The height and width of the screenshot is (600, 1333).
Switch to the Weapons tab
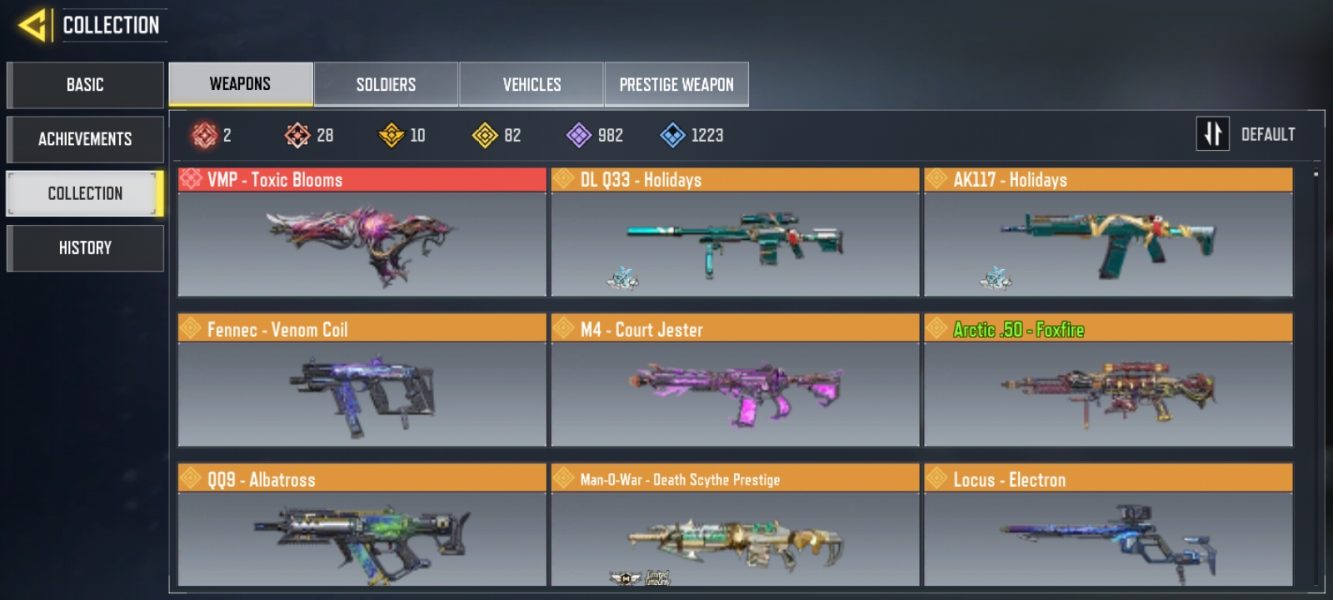click(240, 84)
